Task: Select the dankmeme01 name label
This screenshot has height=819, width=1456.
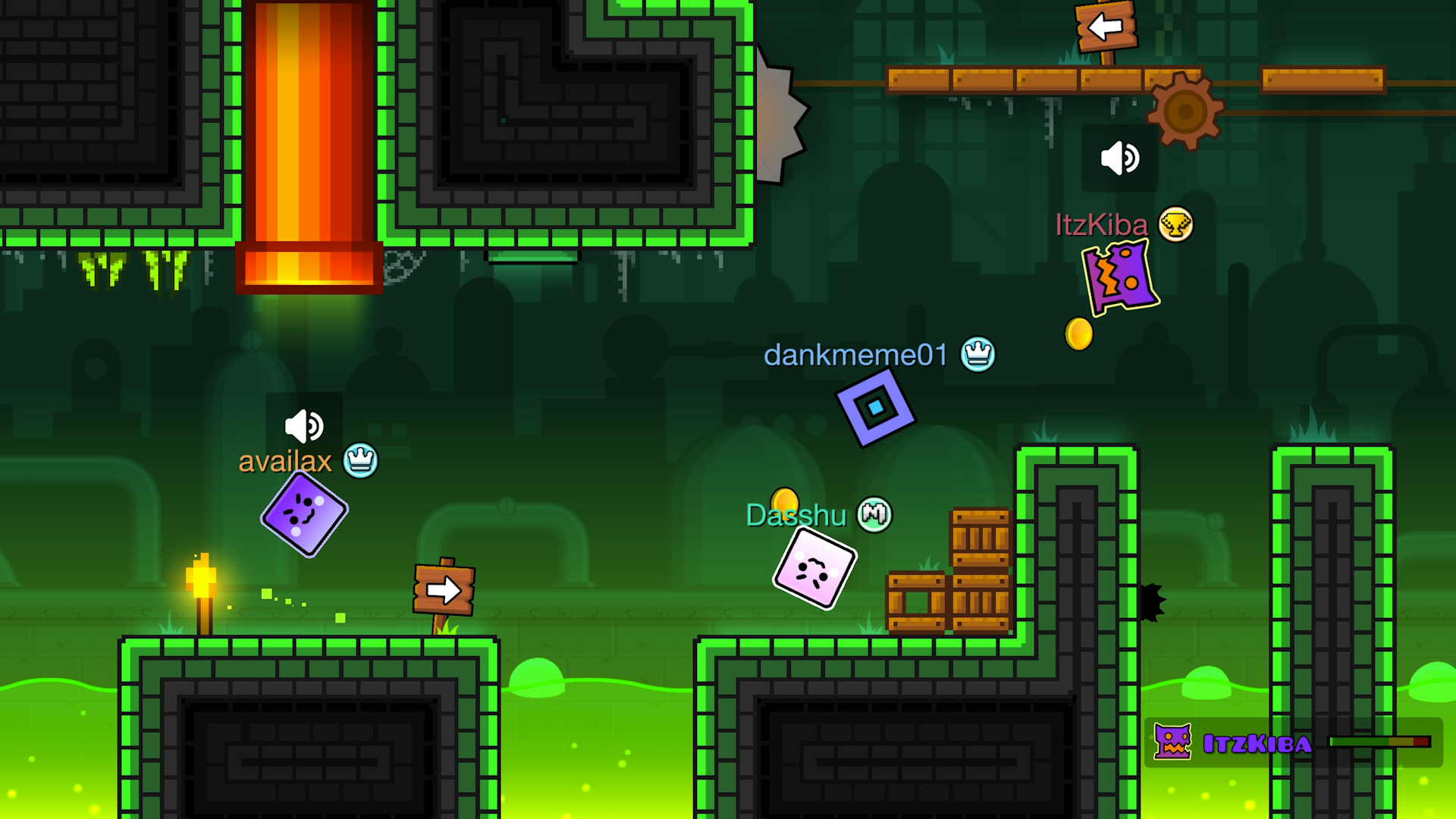Action: (855, 355)
